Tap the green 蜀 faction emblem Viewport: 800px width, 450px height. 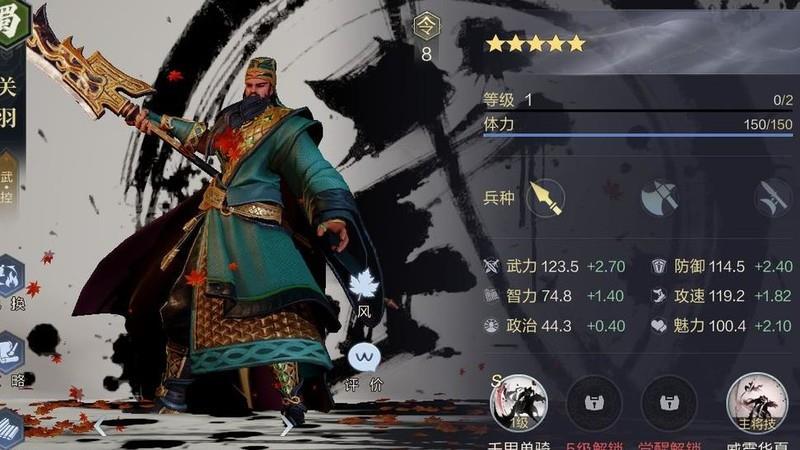[x=12, y=20]
